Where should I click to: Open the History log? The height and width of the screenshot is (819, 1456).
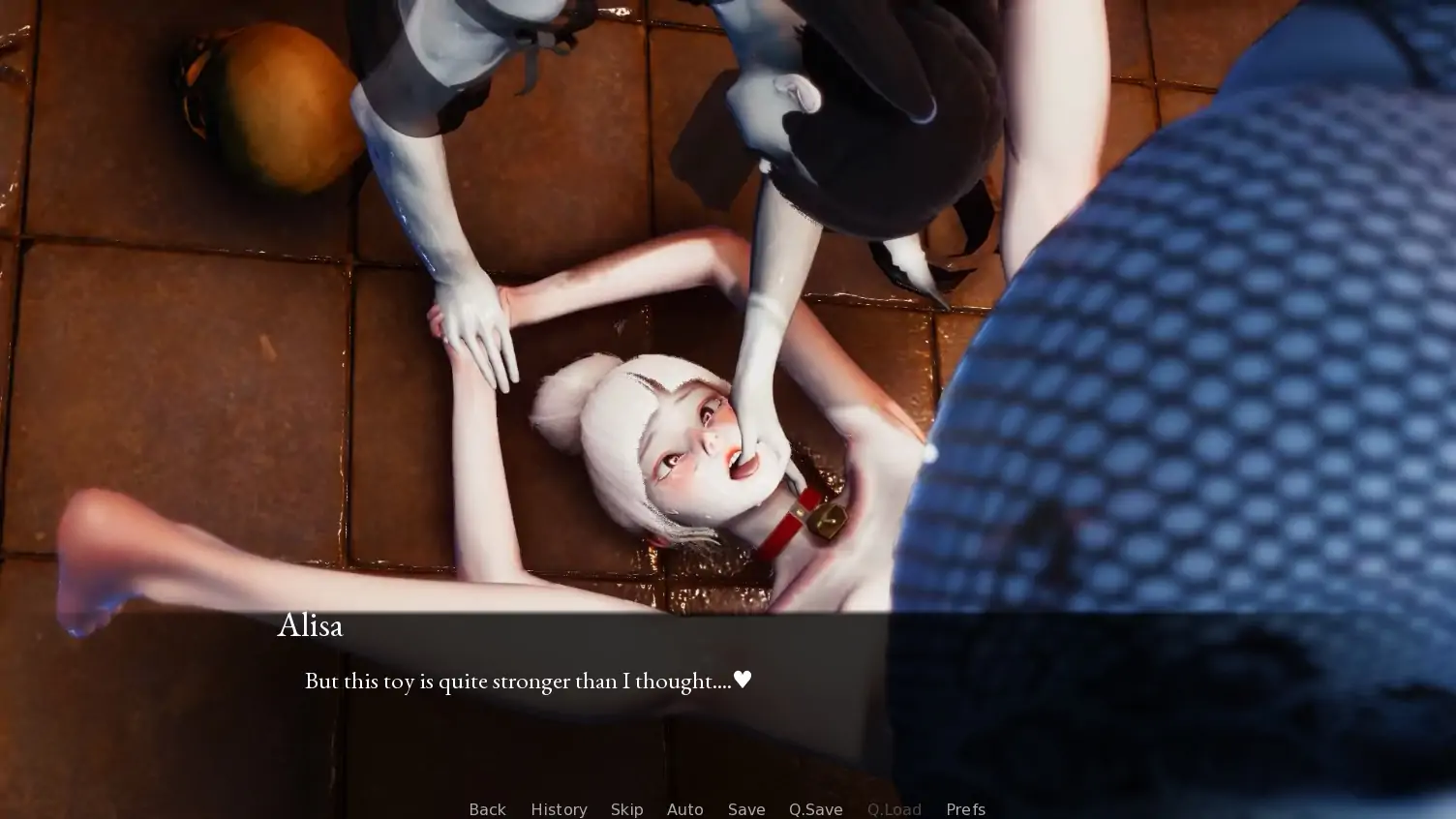(x=559, y=809)
